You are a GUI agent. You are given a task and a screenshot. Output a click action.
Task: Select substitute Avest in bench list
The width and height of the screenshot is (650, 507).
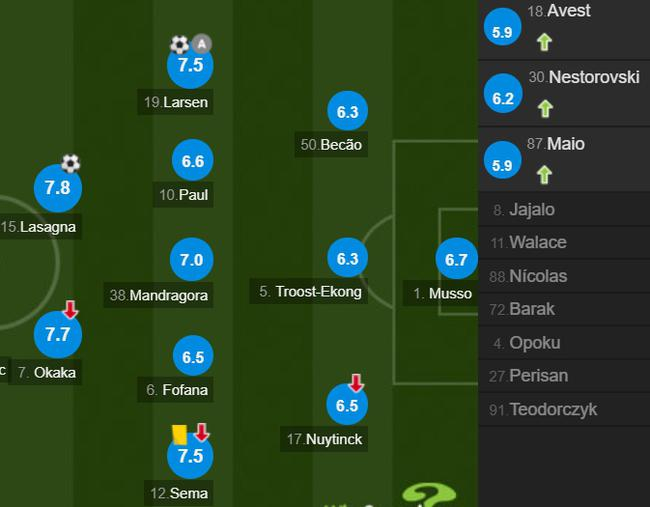coord(563,27)
